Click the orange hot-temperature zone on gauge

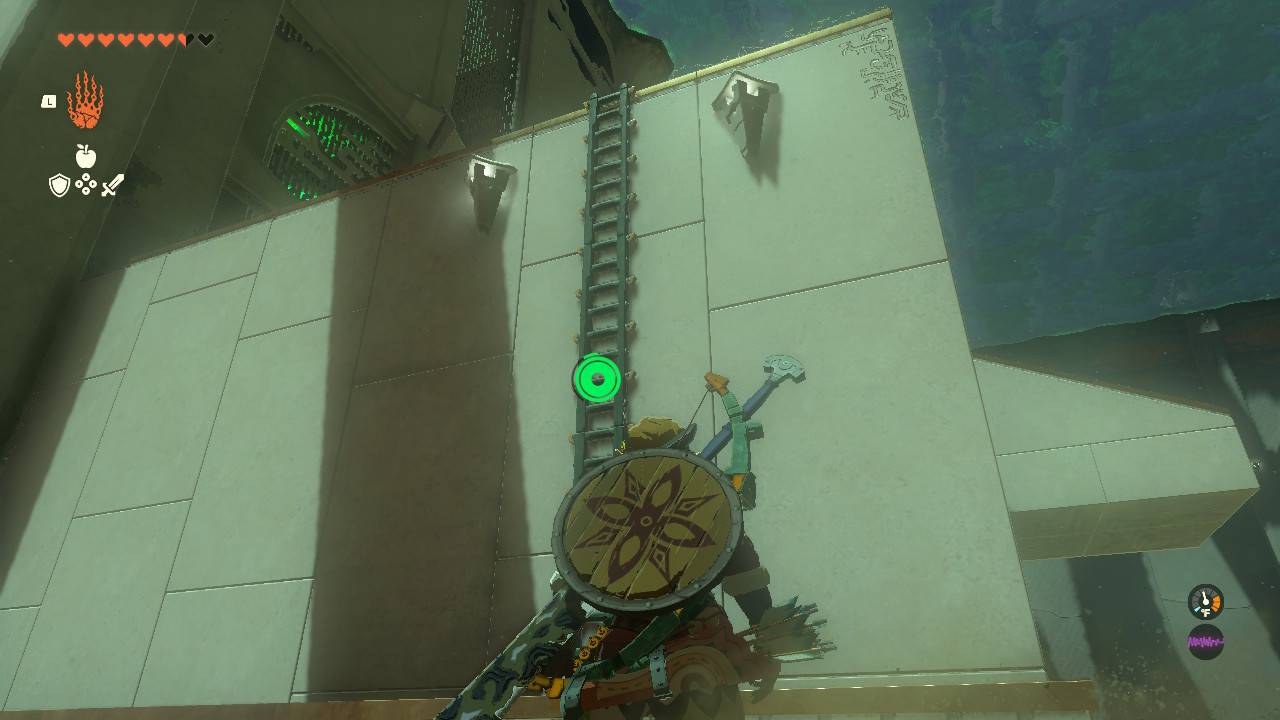pyautogui.click(x=1216, y=603)
